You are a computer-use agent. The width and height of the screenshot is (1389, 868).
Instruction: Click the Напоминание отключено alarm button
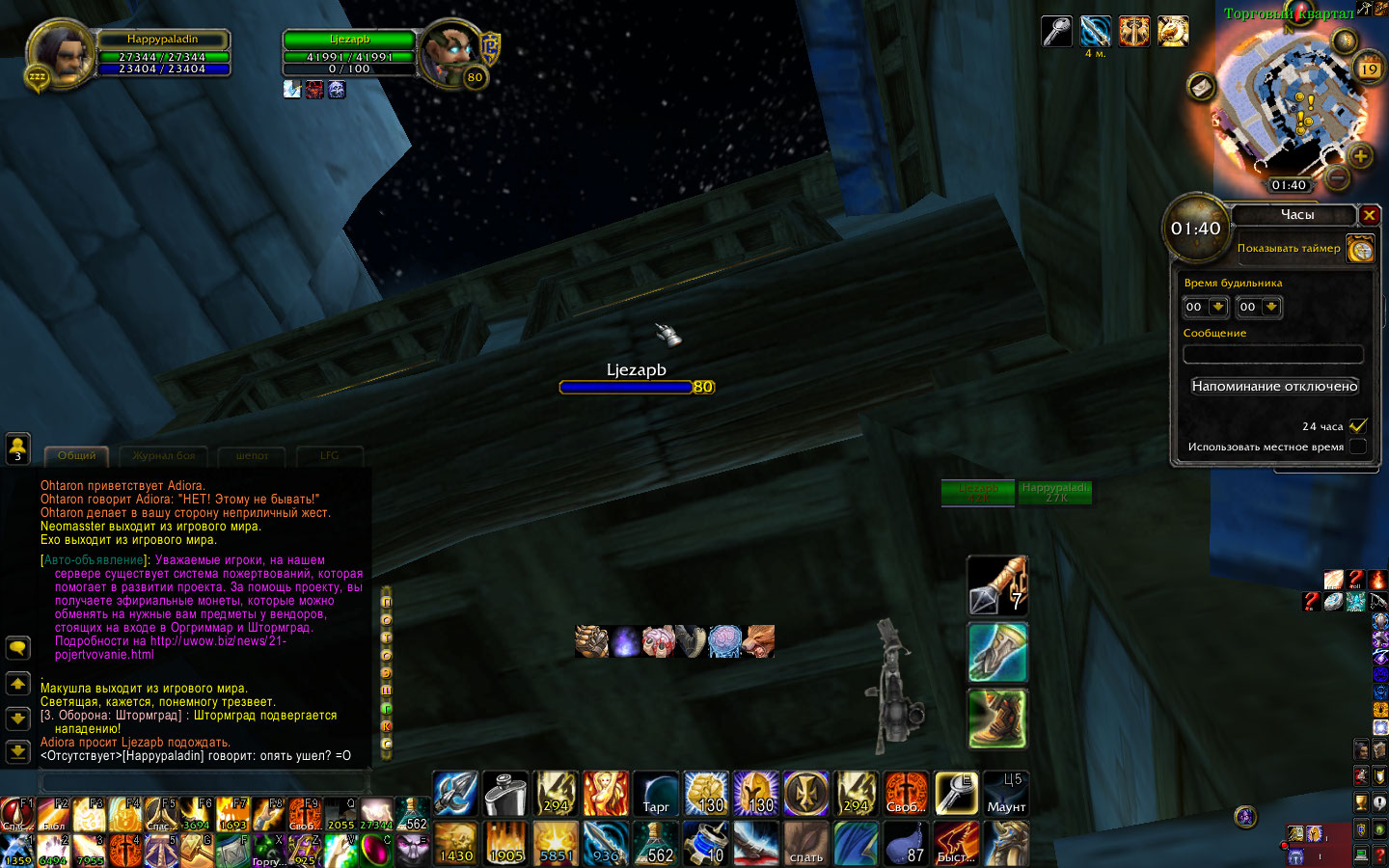1274,386
